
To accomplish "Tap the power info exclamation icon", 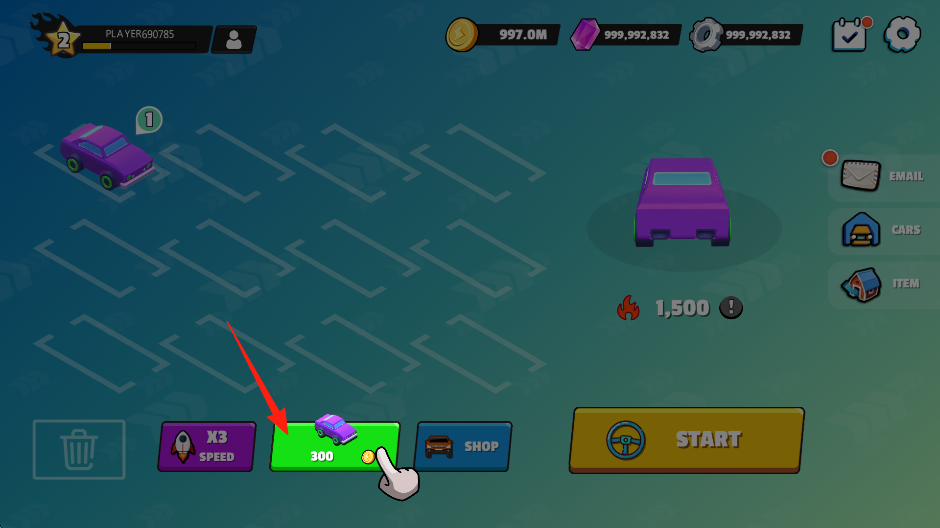I will coord(732,307).
